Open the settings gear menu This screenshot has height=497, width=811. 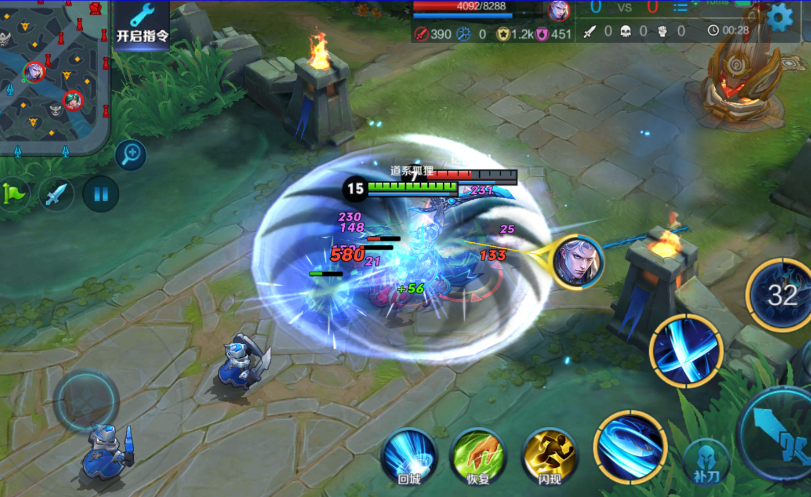pos(781,16)
